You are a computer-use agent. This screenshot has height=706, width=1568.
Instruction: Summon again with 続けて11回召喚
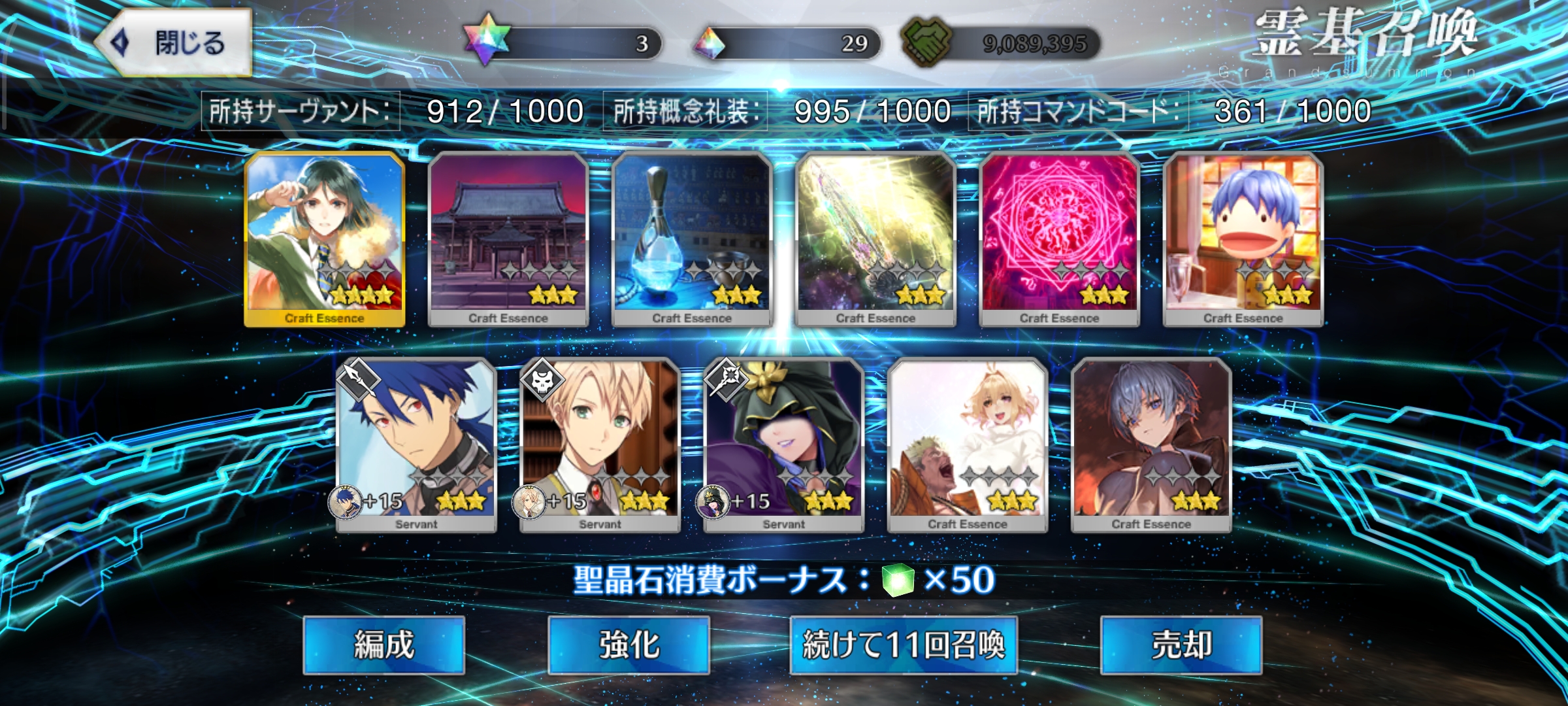pyautogui.click(x=904, y=645)
